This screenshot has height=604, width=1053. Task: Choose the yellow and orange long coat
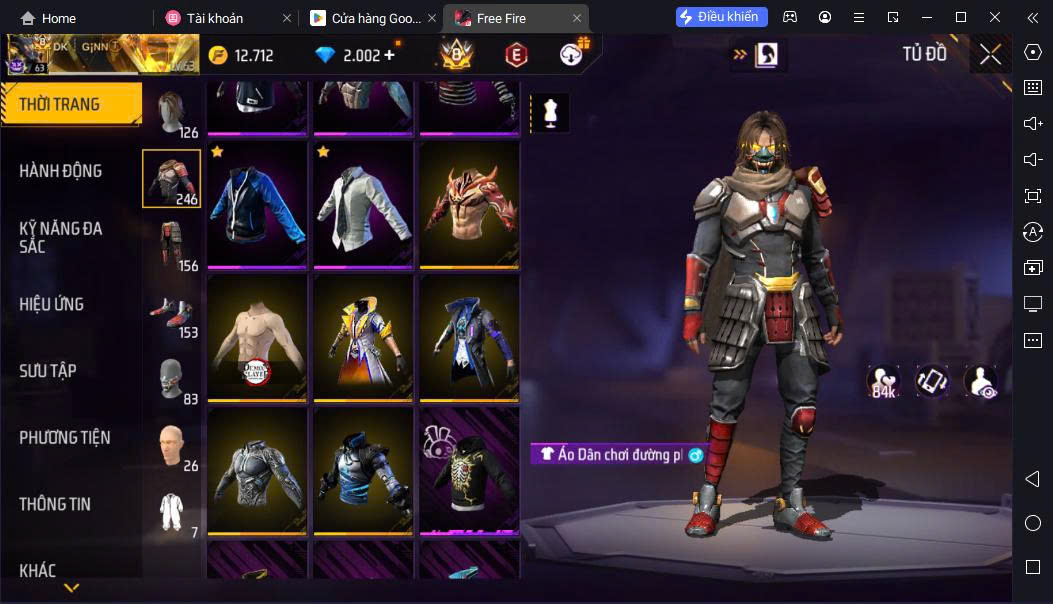click(363, 338)
